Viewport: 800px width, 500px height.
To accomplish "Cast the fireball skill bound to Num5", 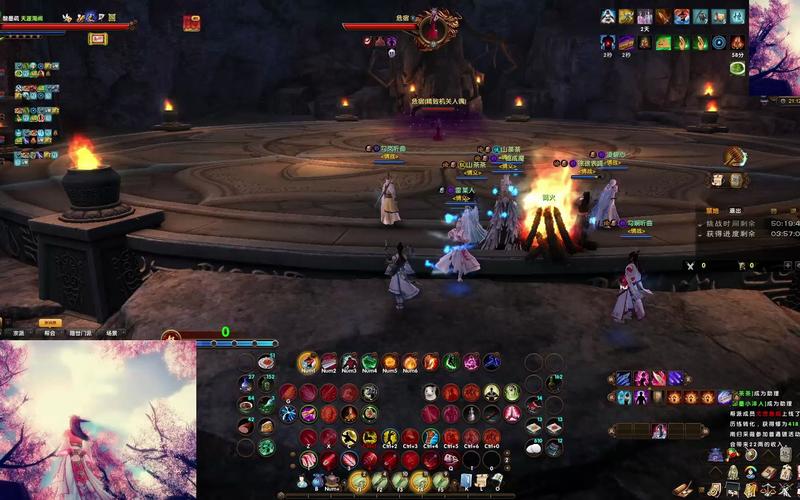I will click(x=390, y=362).
